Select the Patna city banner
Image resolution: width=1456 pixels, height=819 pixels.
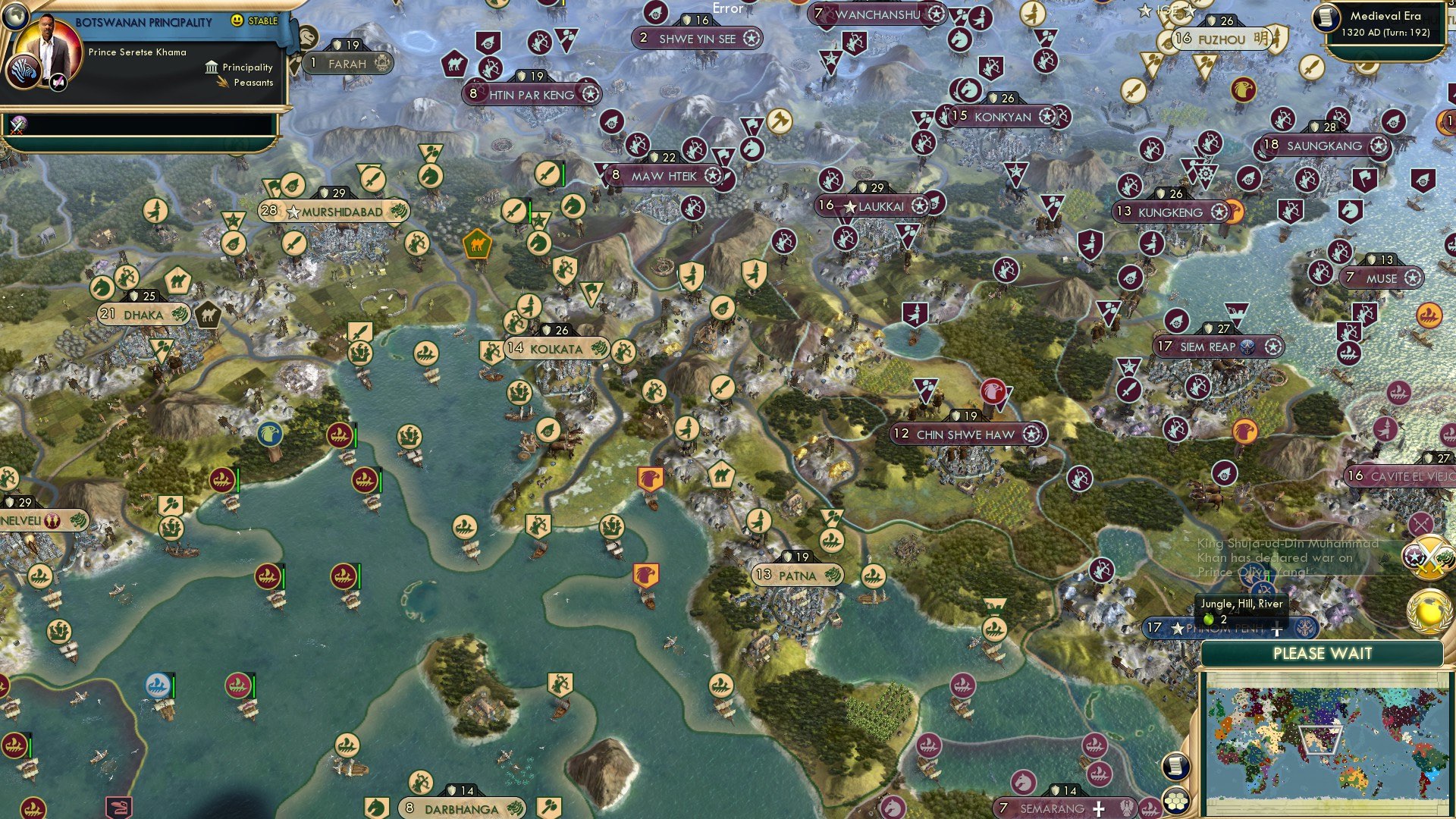tap(799, 576)
